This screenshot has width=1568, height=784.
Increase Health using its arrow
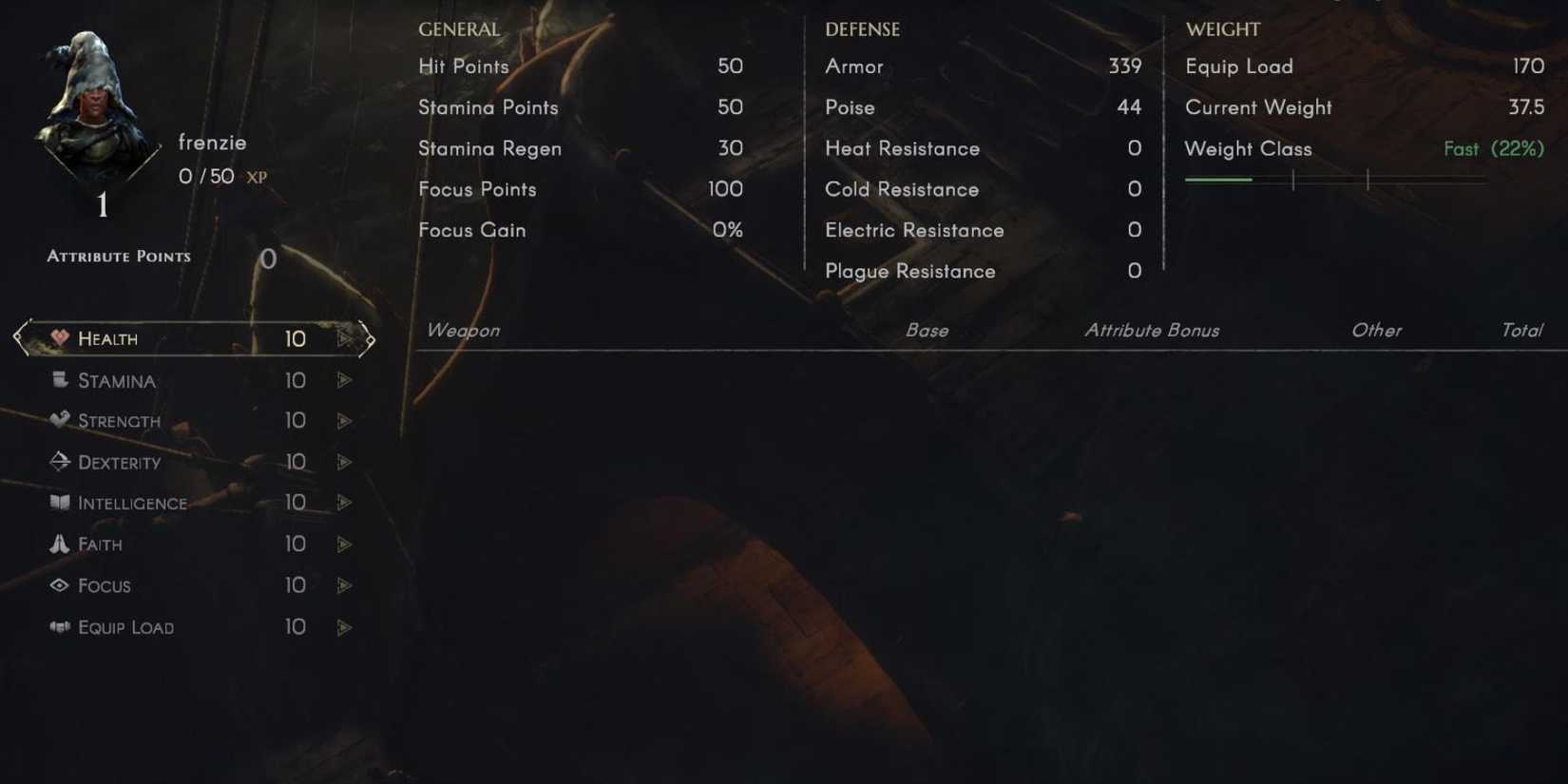(x=343, y=339)
